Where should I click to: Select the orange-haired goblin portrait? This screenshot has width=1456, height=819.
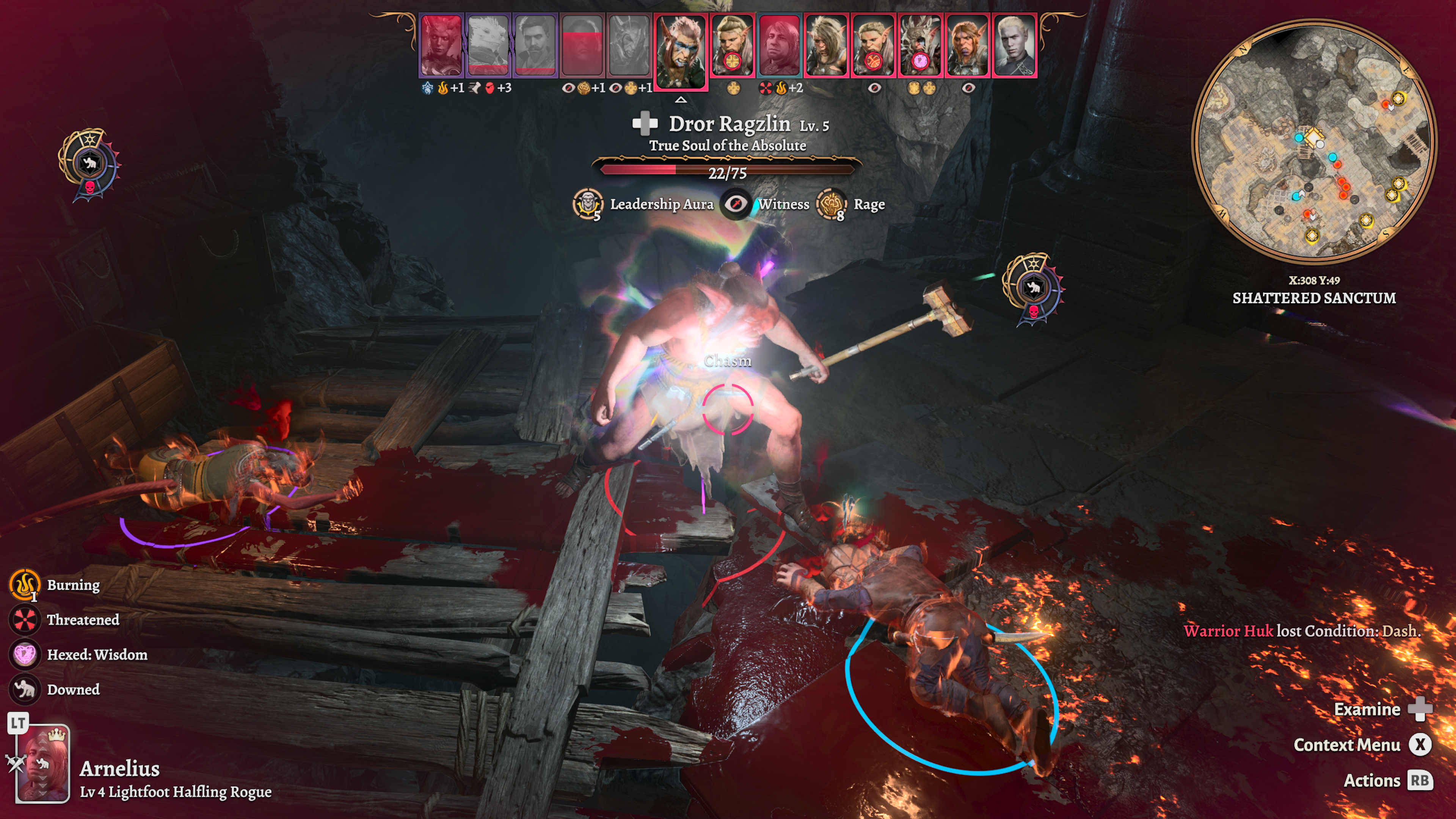coord(966,45)
